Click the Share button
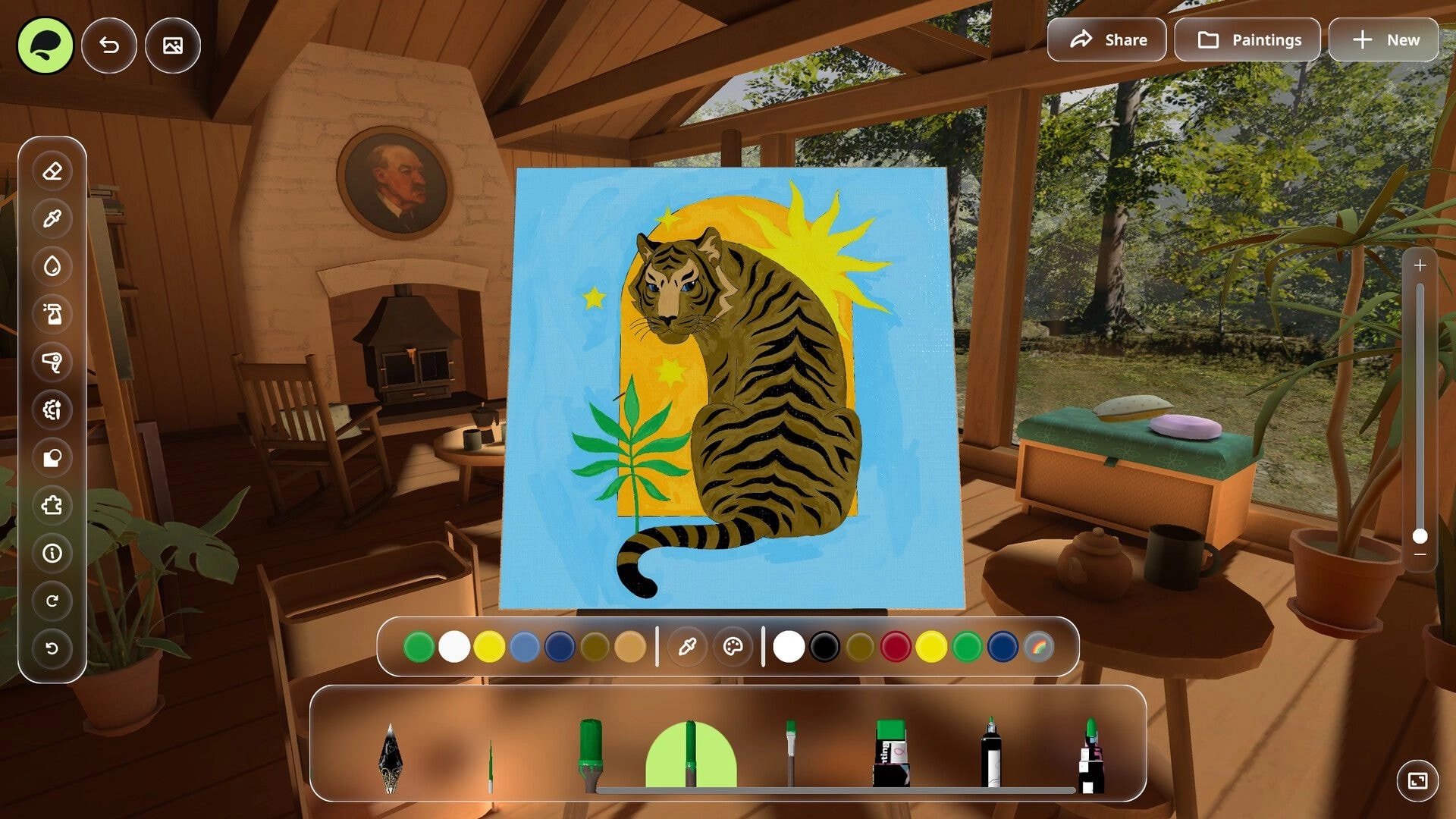The image size is (1456, 819). tap(1106, 39)
